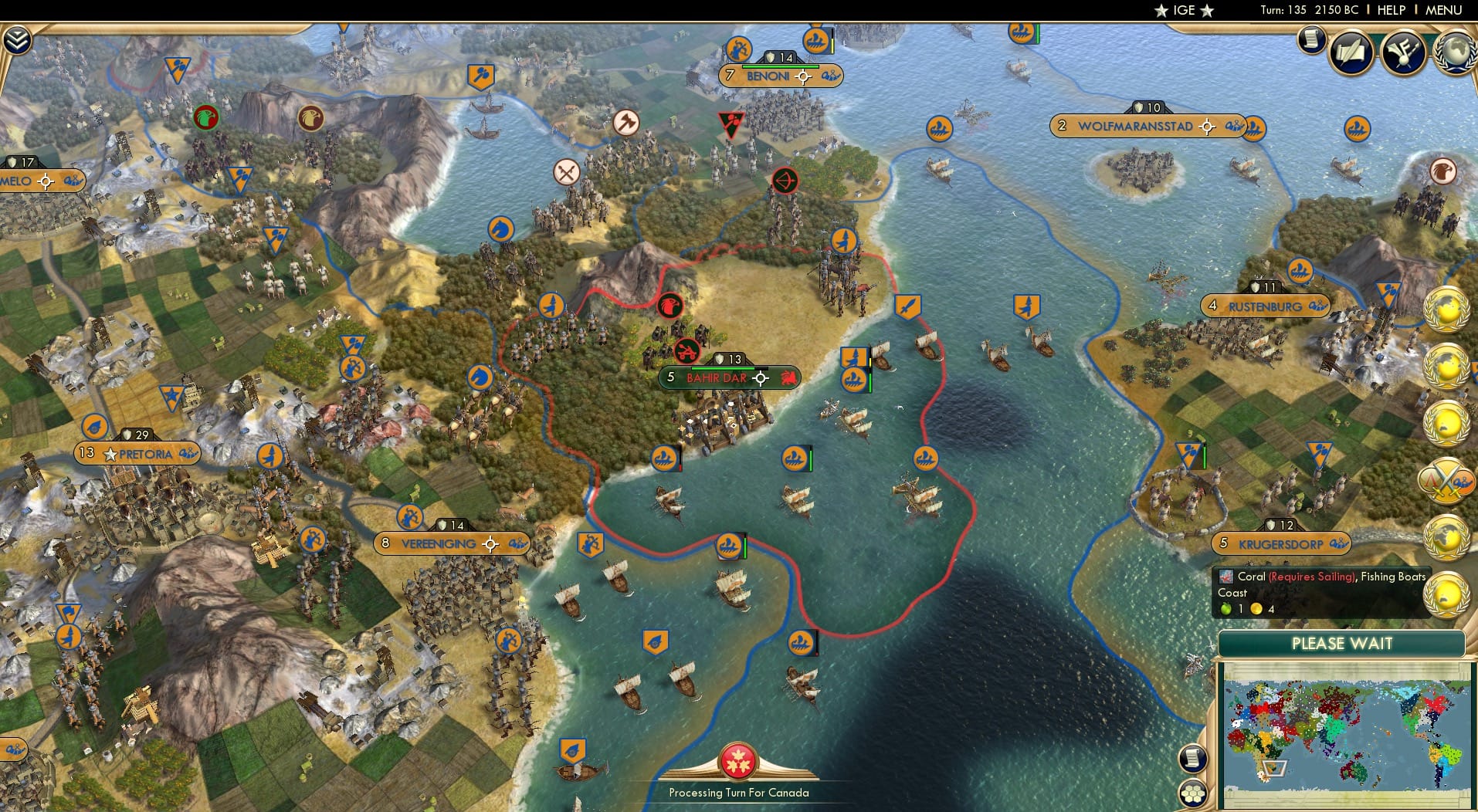Screen dimensions: 1478x812
Task: Open the Social Policies quill icon
Action: (1349, 52)
